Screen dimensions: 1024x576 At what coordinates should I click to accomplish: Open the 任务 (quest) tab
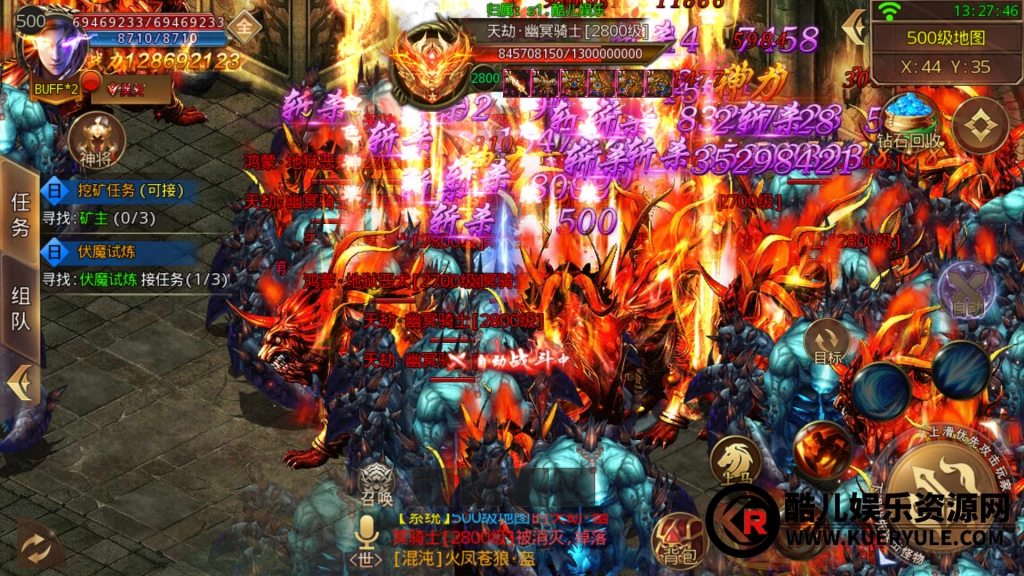coord(20,214)
